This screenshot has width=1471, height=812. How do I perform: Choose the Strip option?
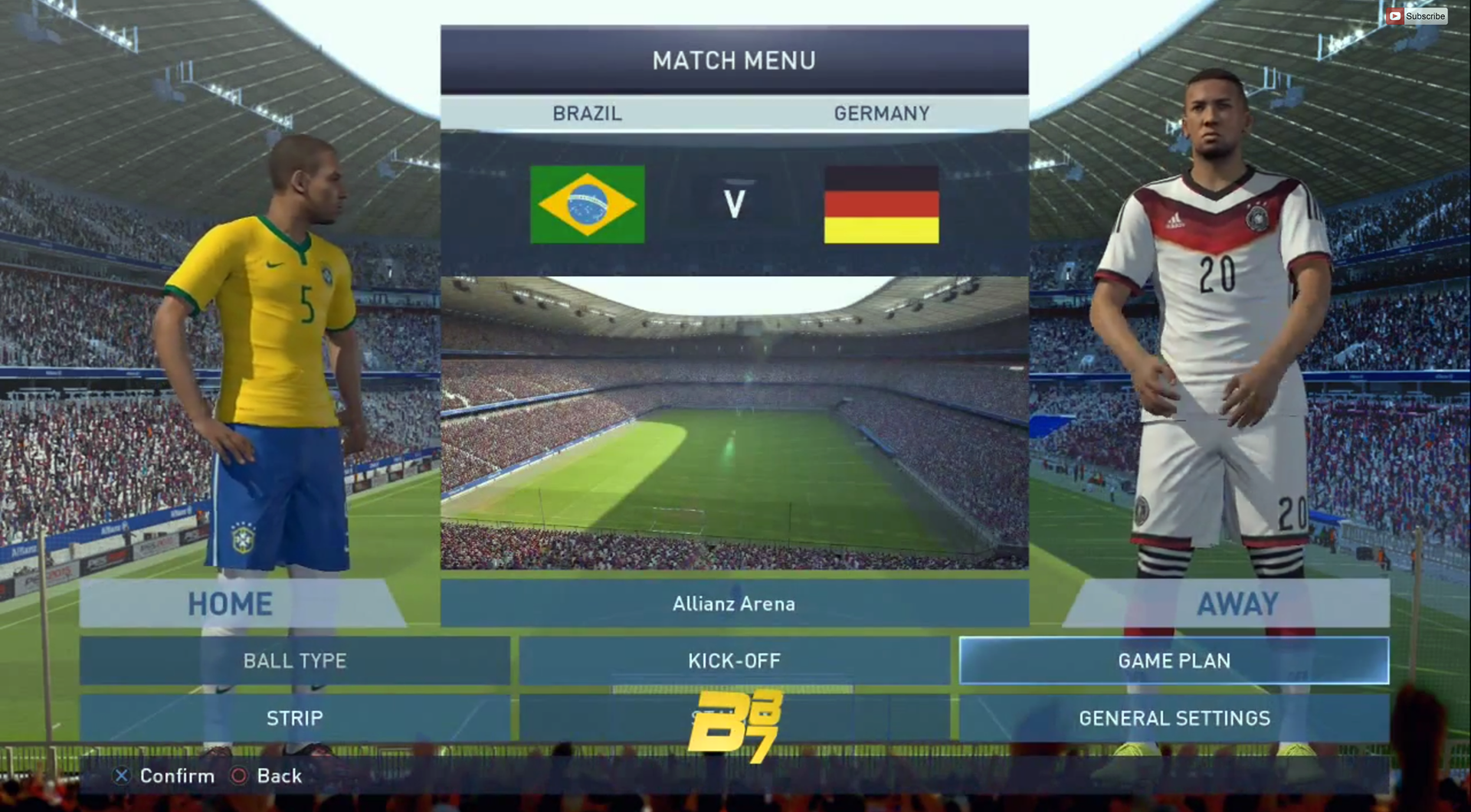(x=295, y=718)
